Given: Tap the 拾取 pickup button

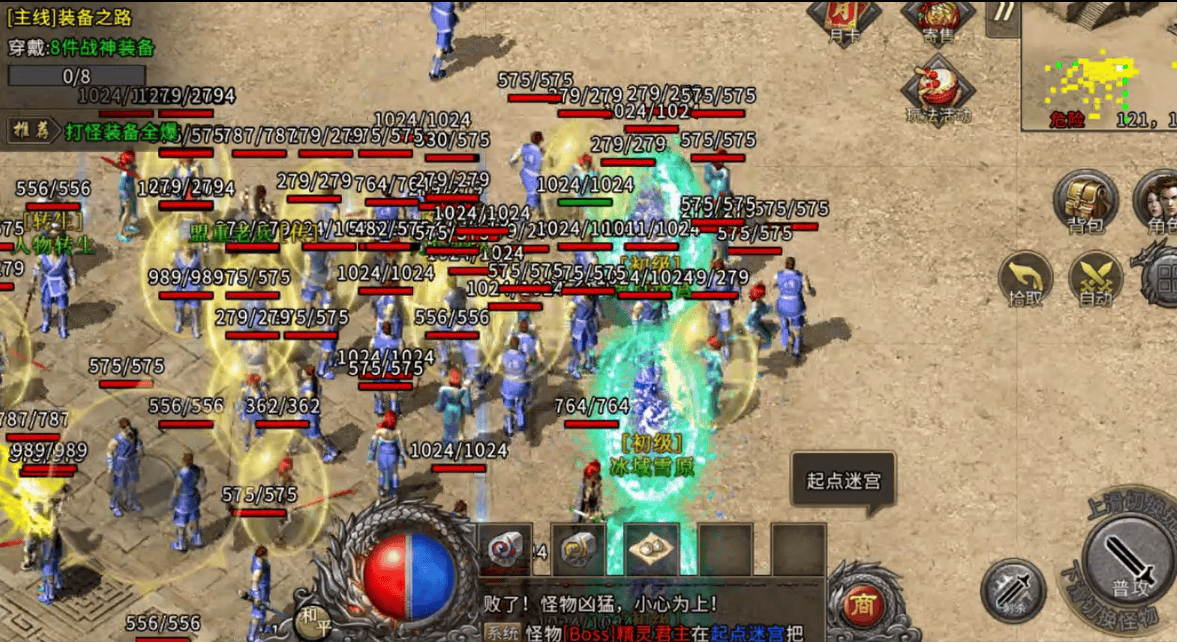Looking at the screenshot, I should click(x=1027, y=278).
